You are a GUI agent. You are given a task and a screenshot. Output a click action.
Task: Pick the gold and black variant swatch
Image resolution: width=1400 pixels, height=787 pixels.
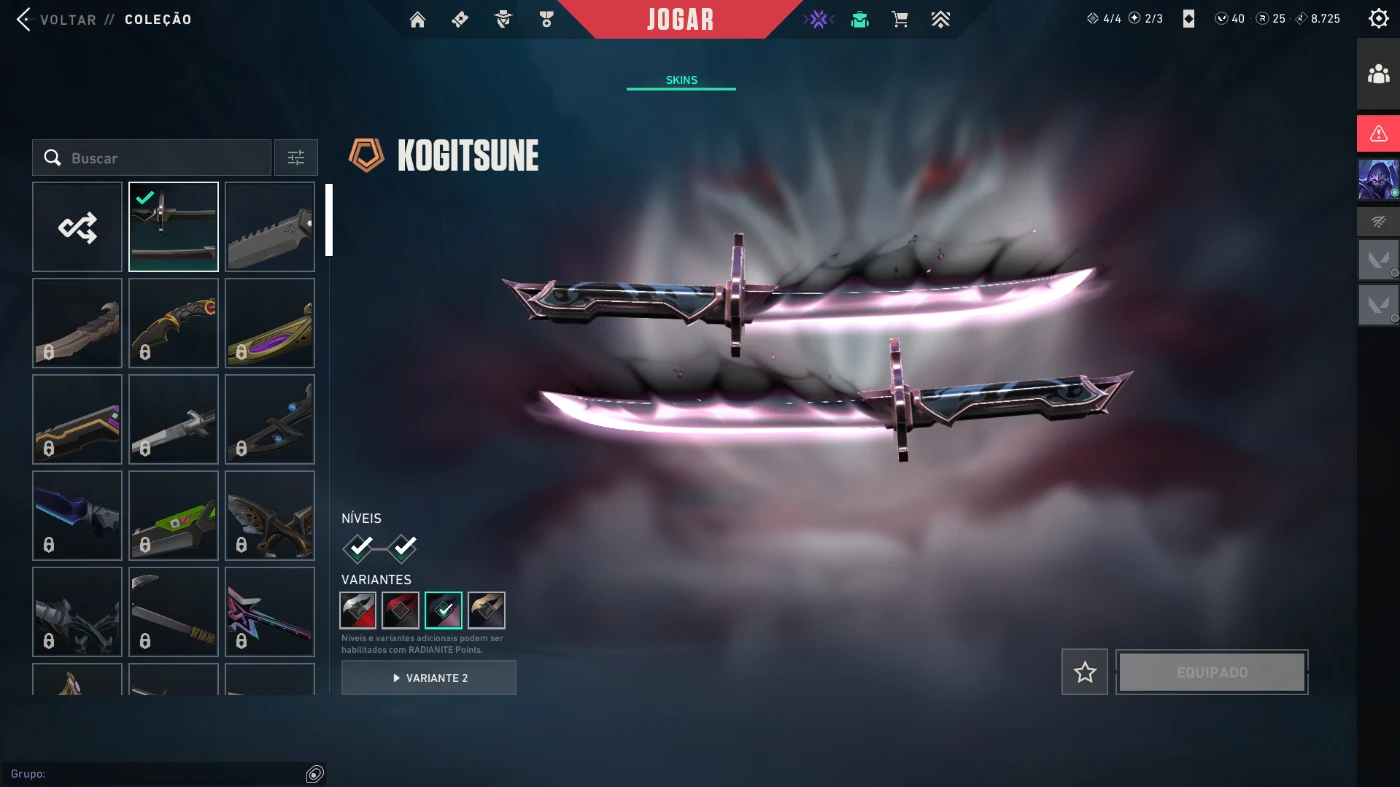486,610
